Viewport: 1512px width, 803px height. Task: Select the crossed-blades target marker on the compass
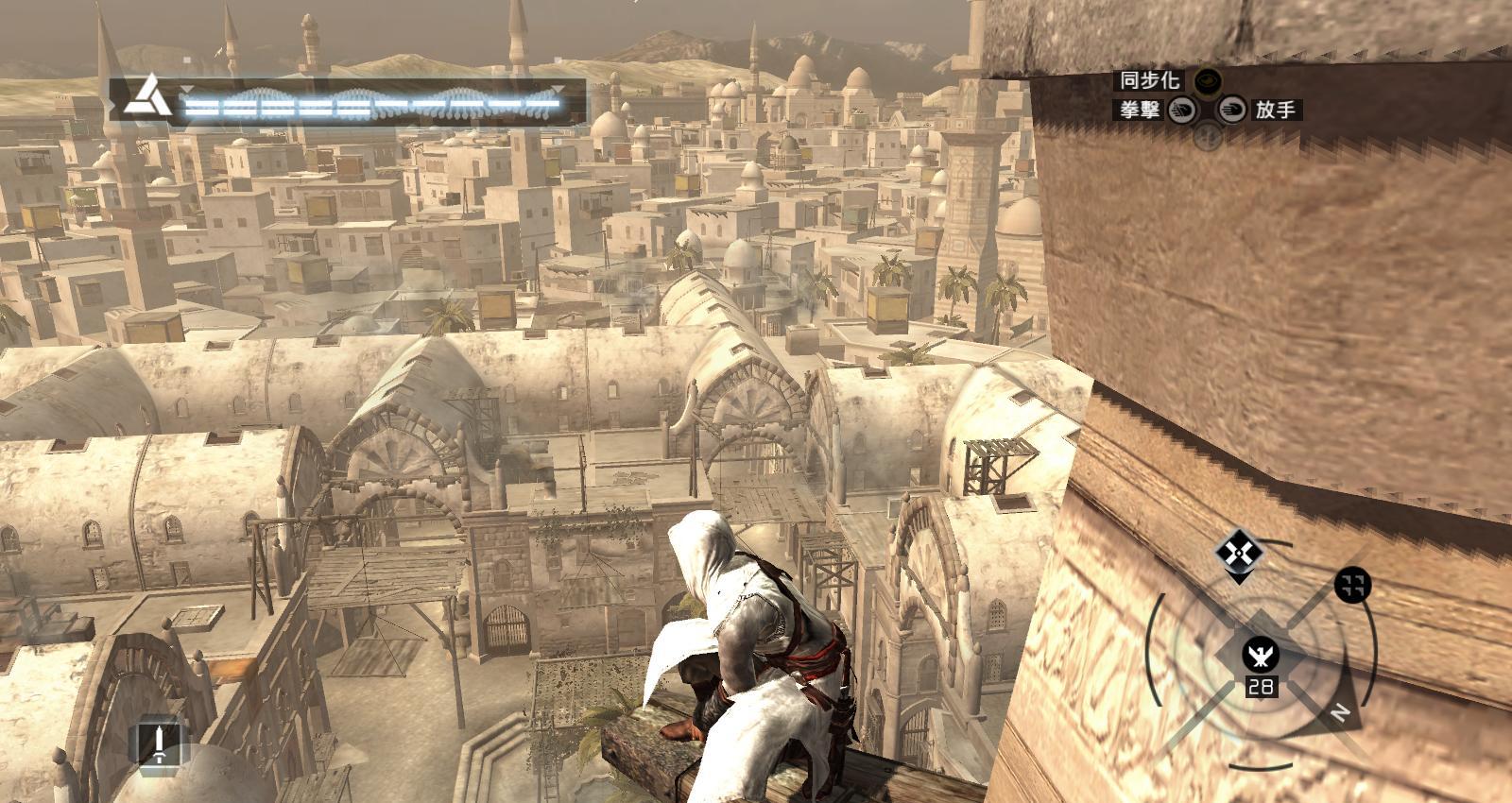coord(1238,553)
